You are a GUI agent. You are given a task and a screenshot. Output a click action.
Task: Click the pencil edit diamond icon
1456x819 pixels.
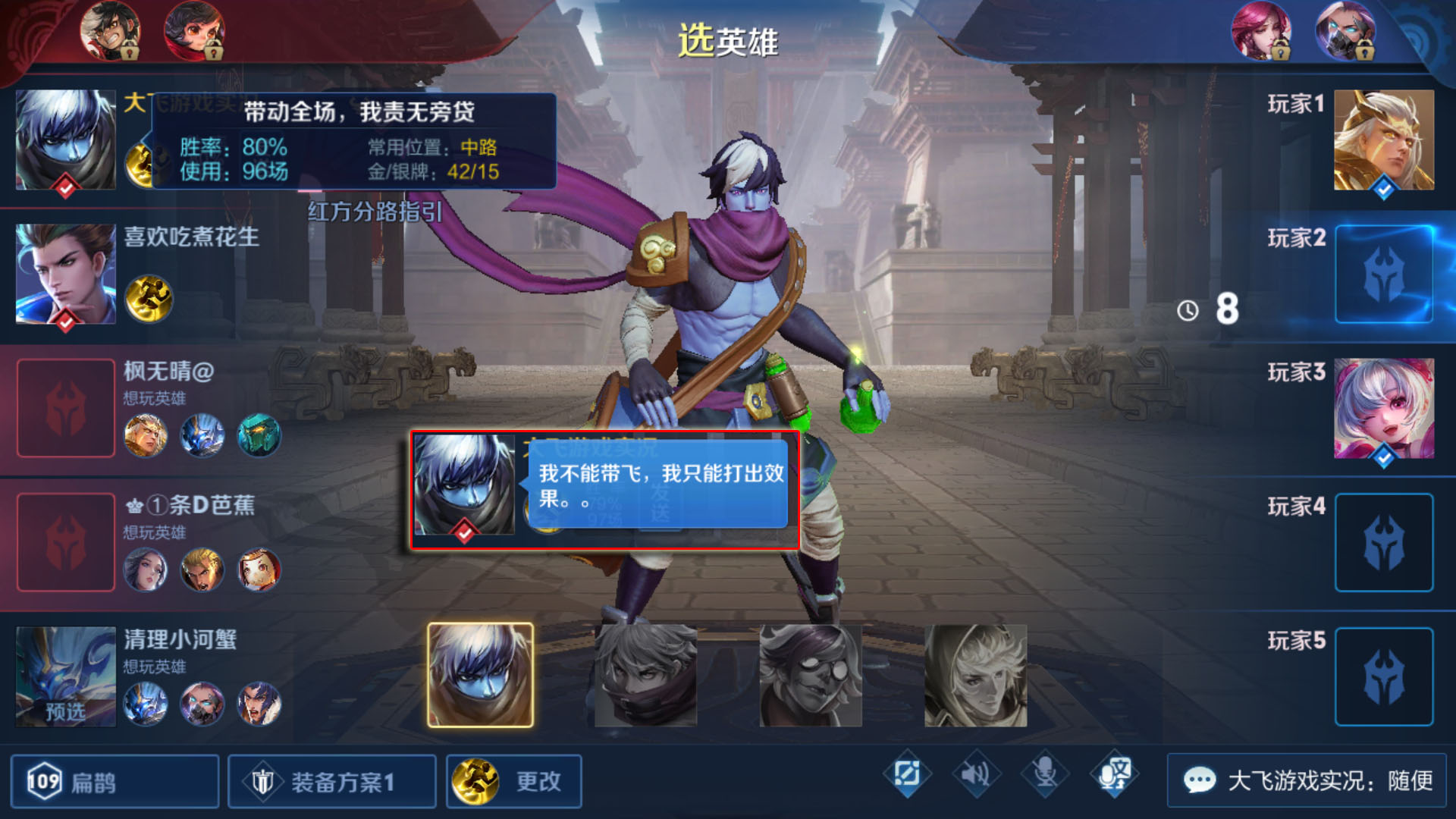click(x=907, y=774)
